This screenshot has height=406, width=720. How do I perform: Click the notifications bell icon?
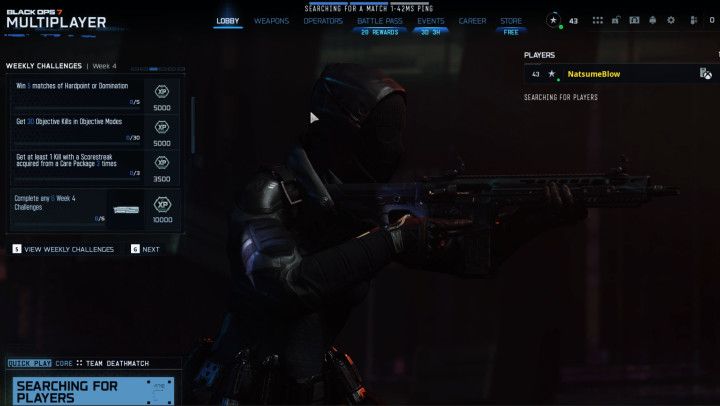(x=653, y=20)
